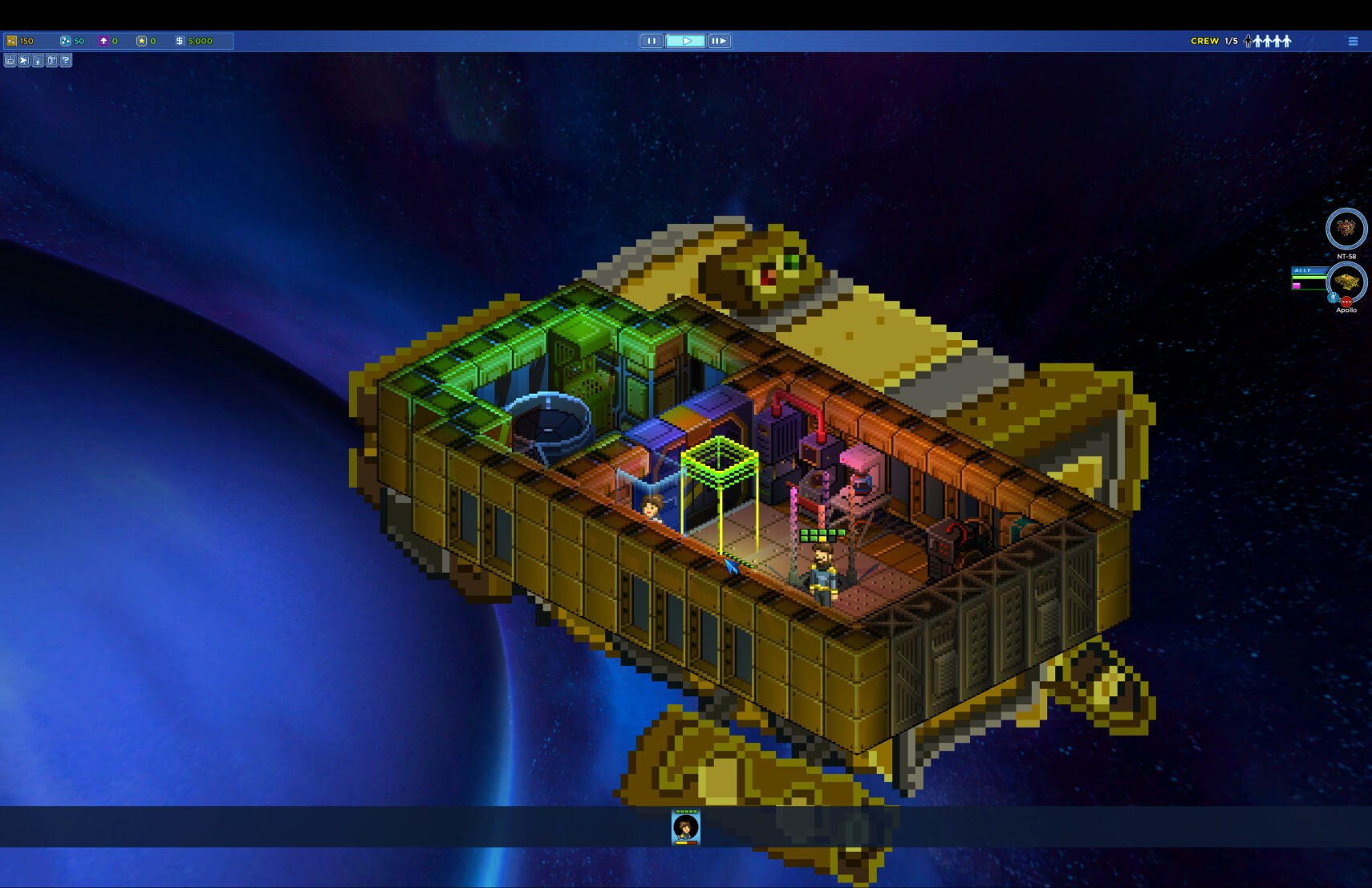Open the hamburger main menu
Viewport: 1372px width, 888px height.
[x=1353, y=41]
